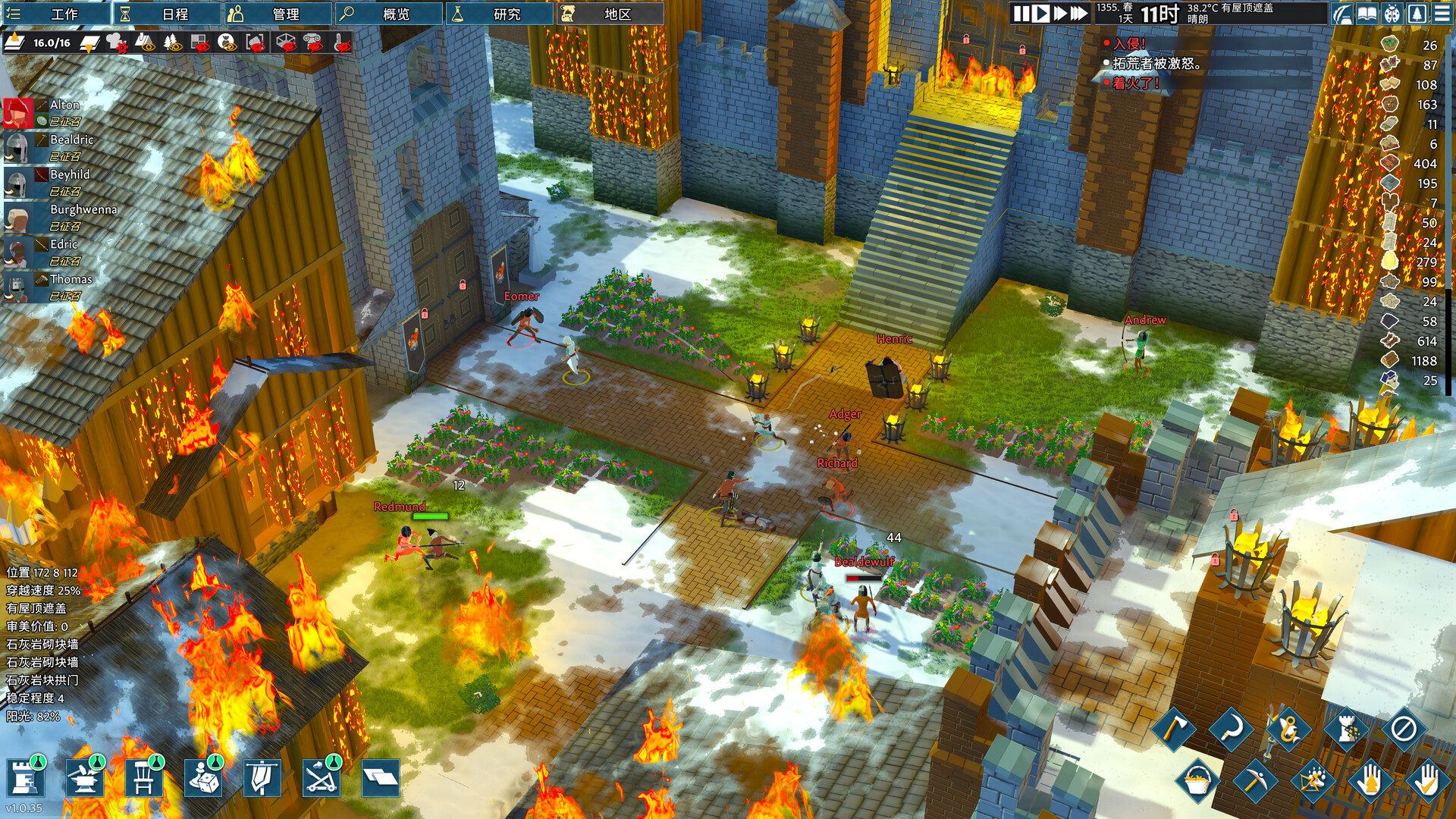Select settler Thomas in the roster
The height and width of the screenshot is (819, 1456).
(17, 287)
